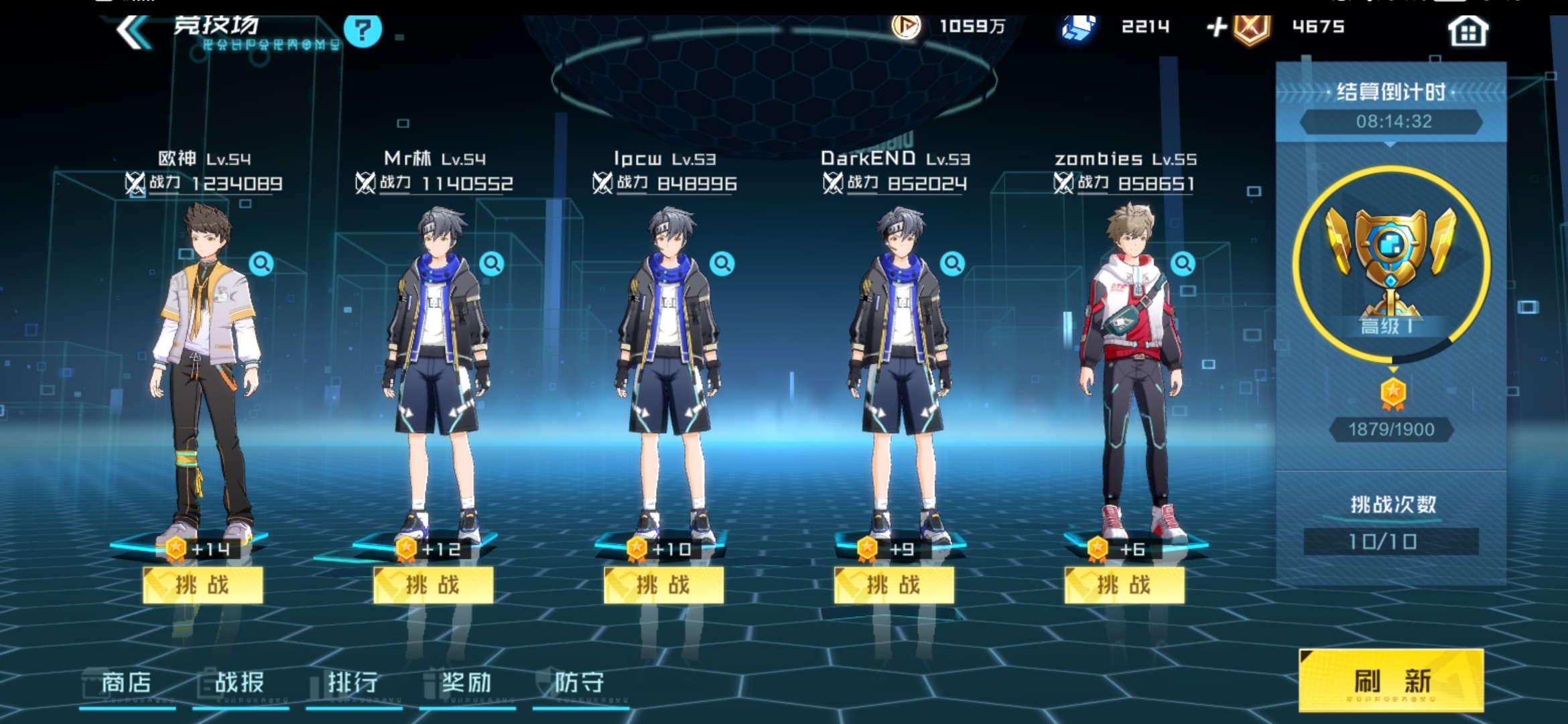
Task: Inspect zombies' profile with the magnifier
Action: coord(1183,263)
